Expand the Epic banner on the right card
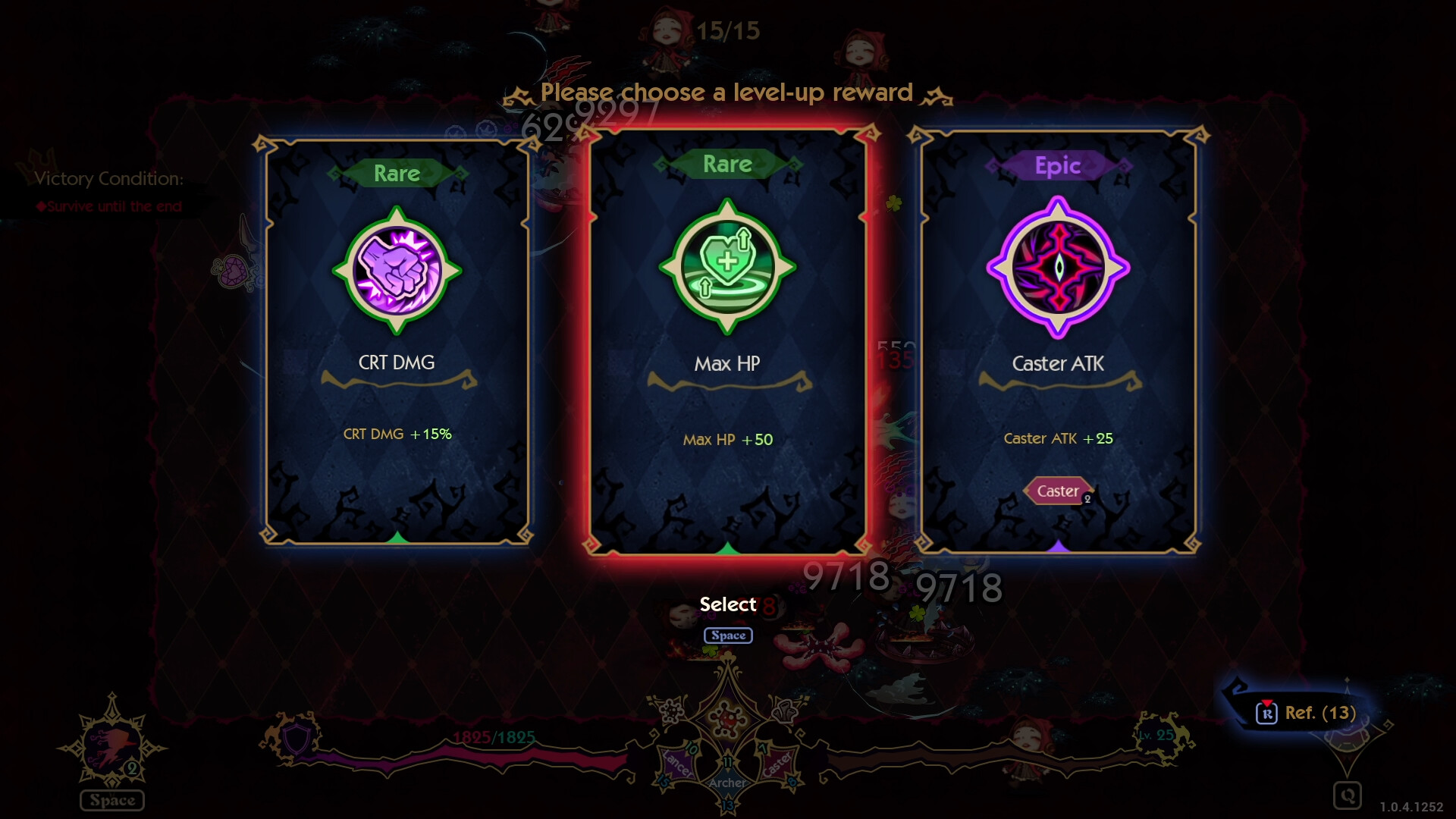Image resolution: width=1456 pixels, height=819 pixels. [1059, 165]
